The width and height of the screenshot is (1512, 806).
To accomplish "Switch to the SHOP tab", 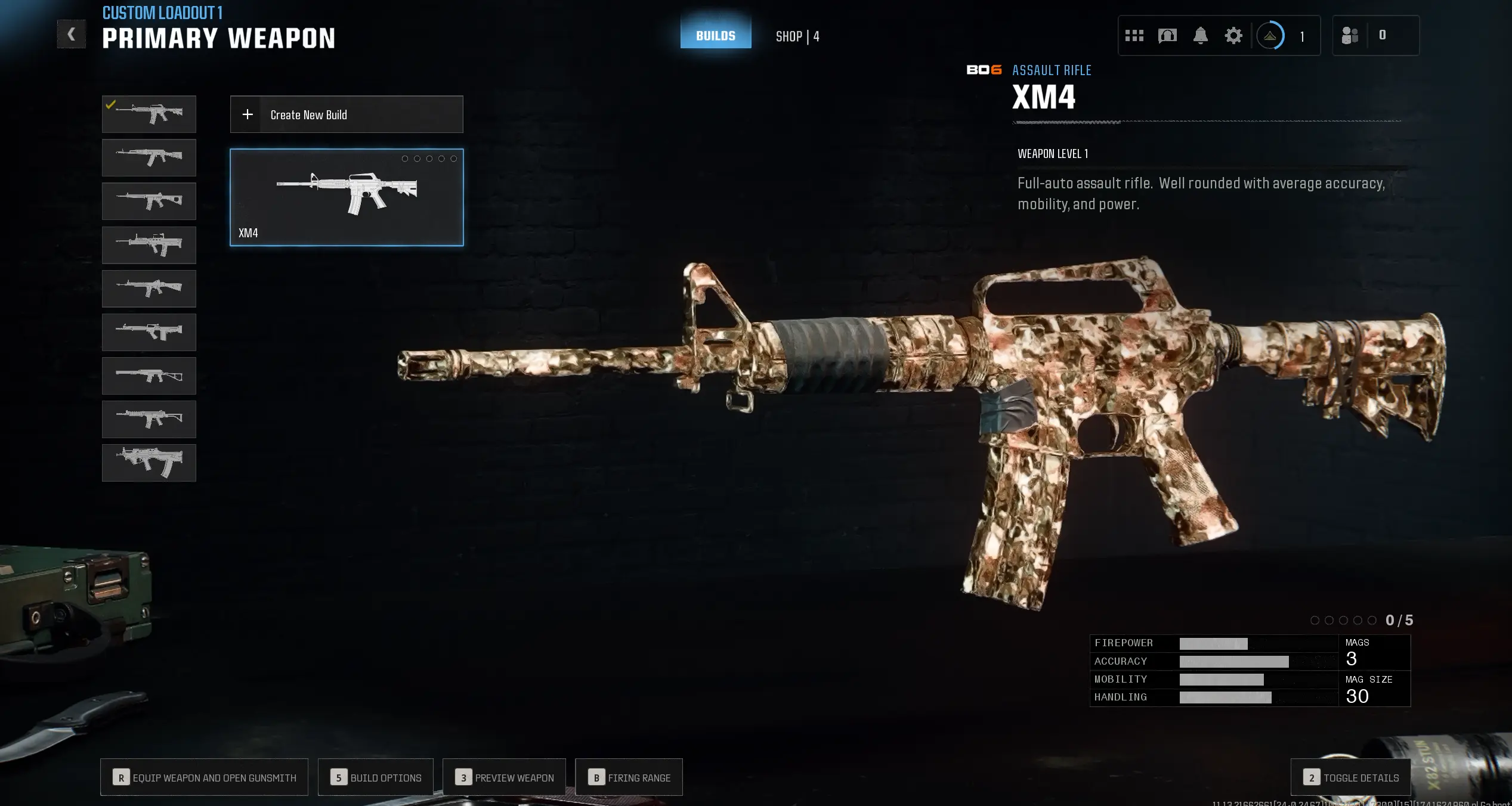I will (x=797, y=36).
